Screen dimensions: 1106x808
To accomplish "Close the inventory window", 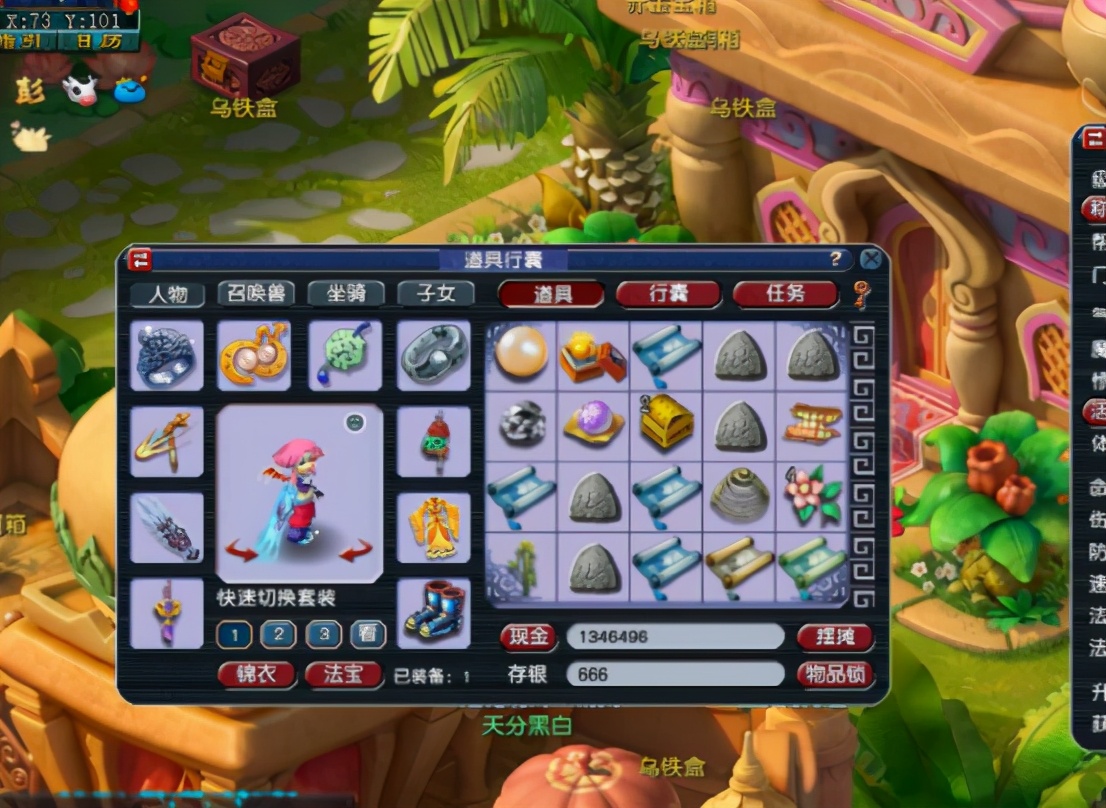I will pos(871,260).
